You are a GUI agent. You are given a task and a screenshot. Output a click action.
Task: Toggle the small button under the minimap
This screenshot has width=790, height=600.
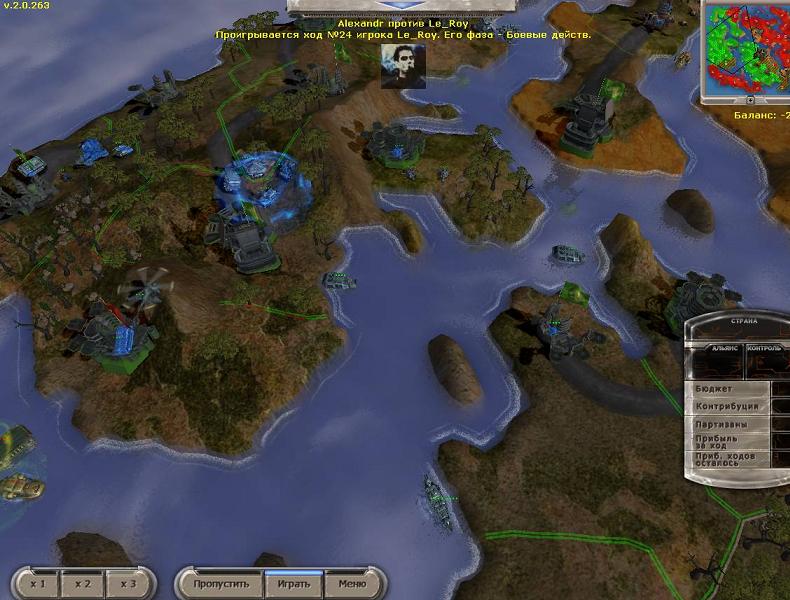click(x=749, y=100)
